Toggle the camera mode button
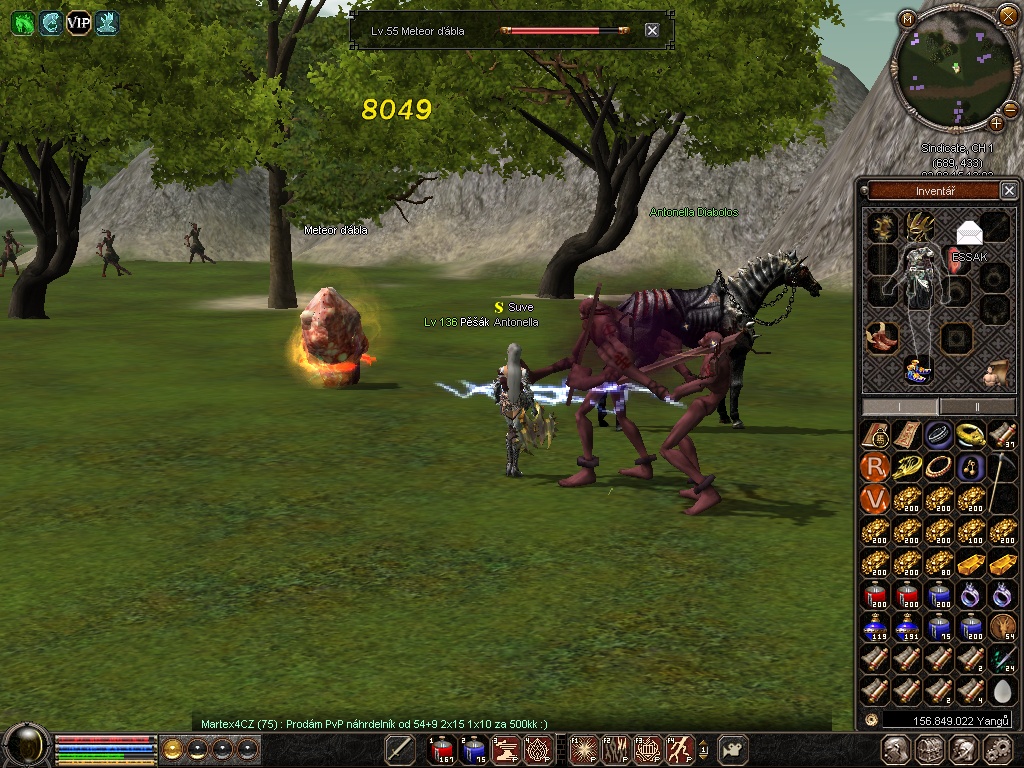This screenshot has width=1024, height=768. pyautogui.click(x=735, y=748)
